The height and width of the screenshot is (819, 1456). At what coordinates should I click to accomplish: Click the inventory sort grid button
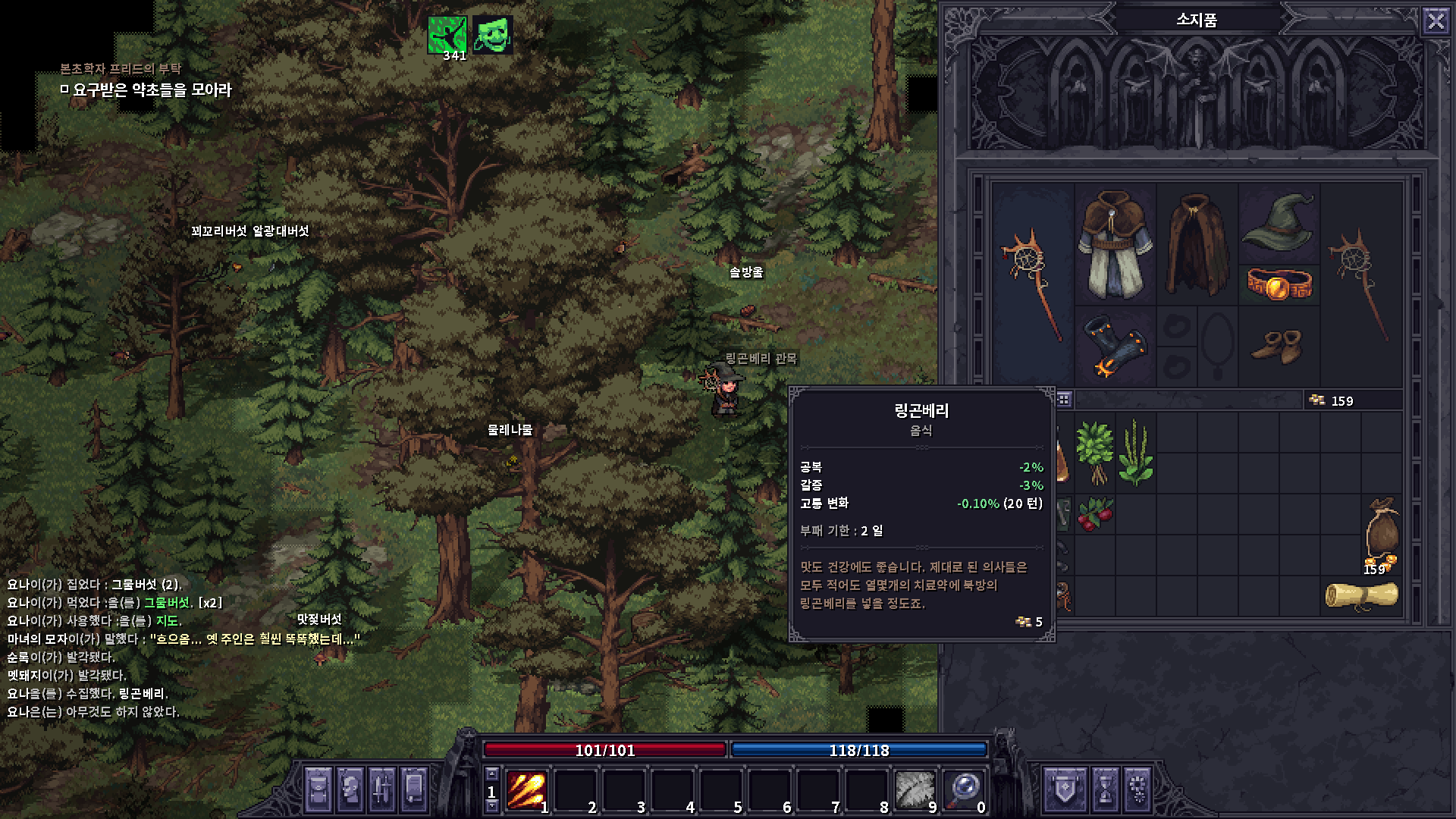click(1064, 400)
